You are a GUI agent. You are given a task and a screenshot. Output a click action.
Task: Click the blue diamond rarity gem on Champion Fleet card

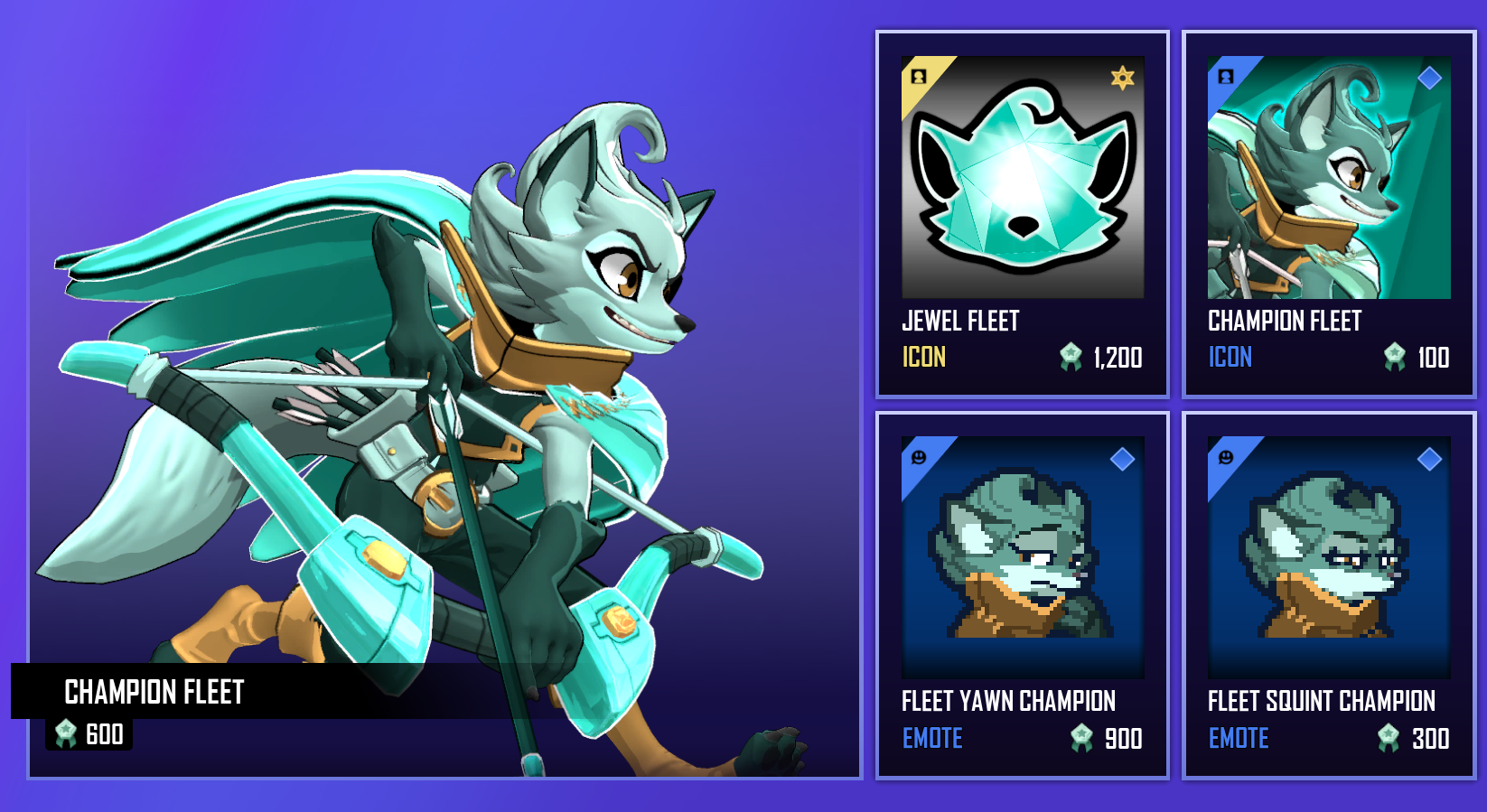coord(1428,79)
